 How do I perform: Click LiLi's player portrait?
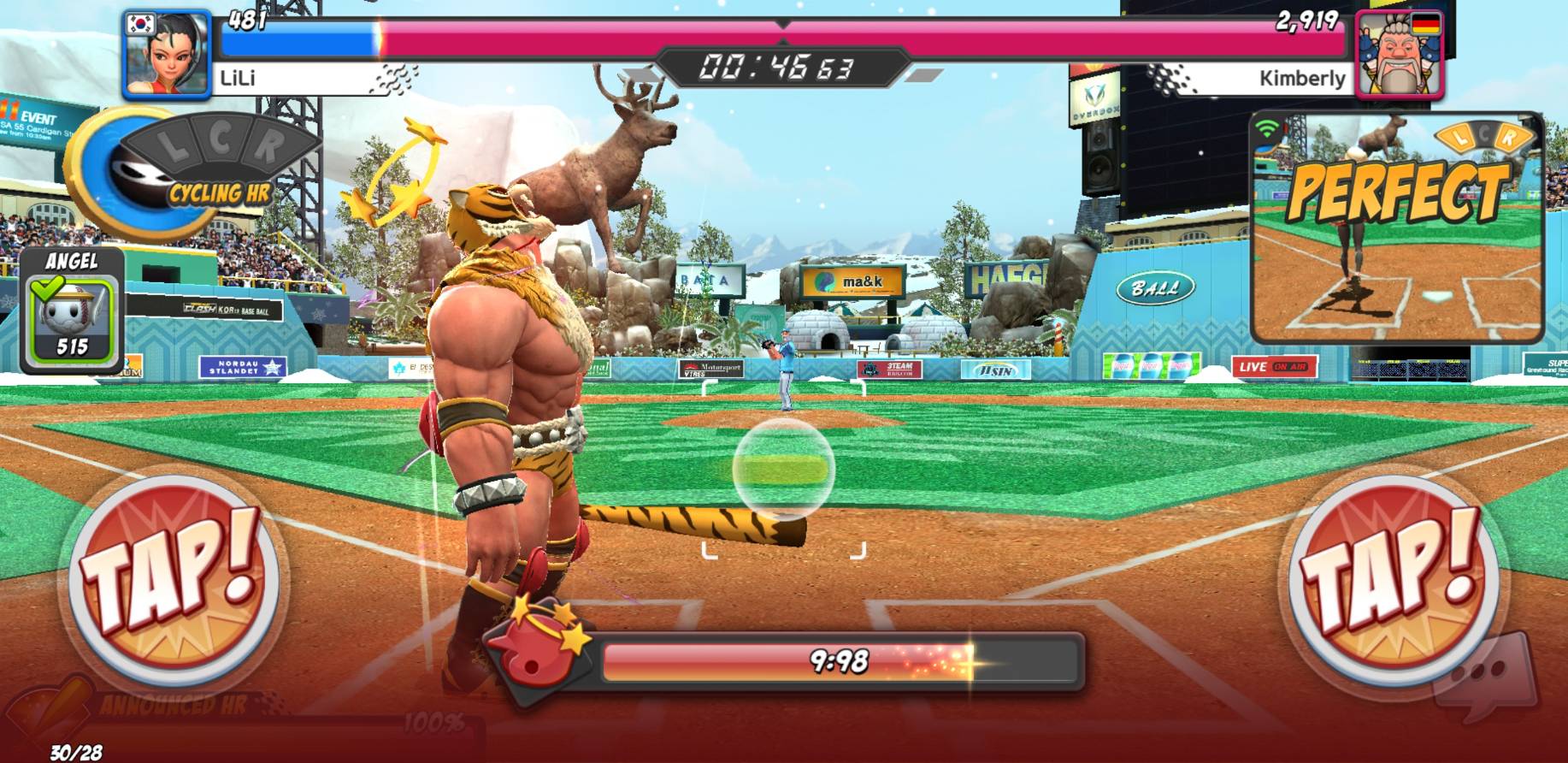(x=167, y=54)
